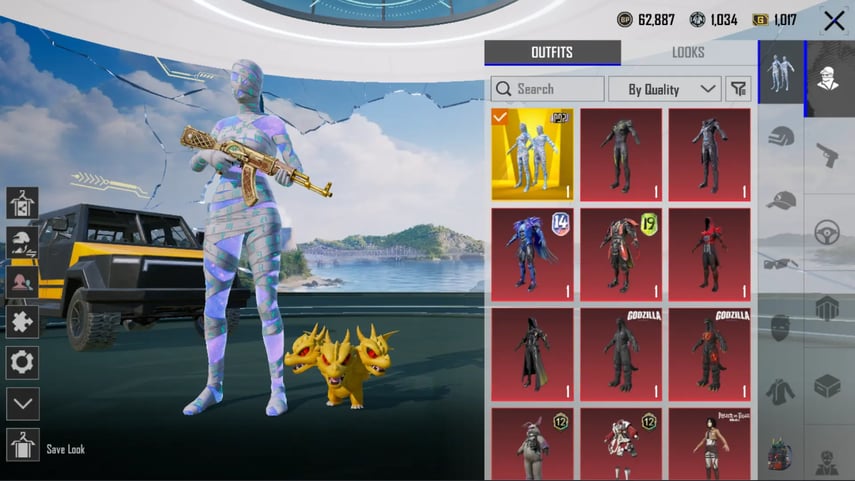
Task: Switch to the Looks tab
Action: tap(688, 53)
